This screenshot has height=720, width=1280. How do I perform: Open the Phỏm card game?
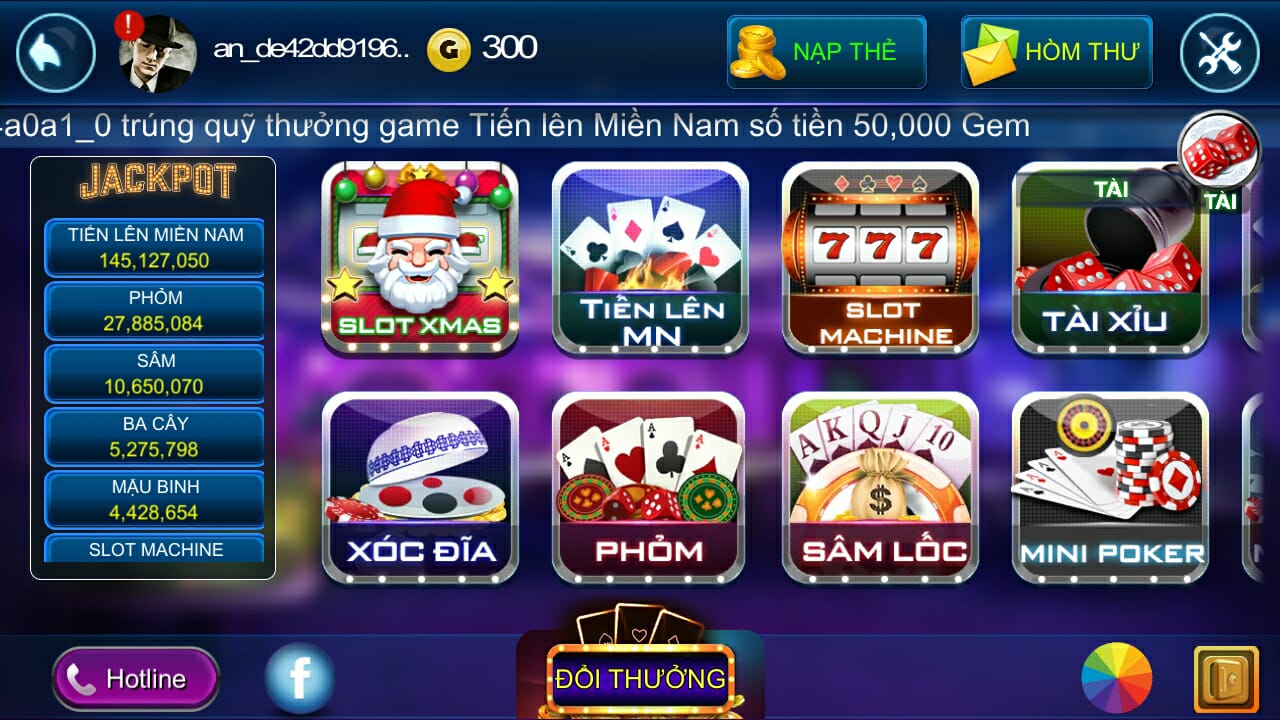pyautogui.click(x=649, y=485)
